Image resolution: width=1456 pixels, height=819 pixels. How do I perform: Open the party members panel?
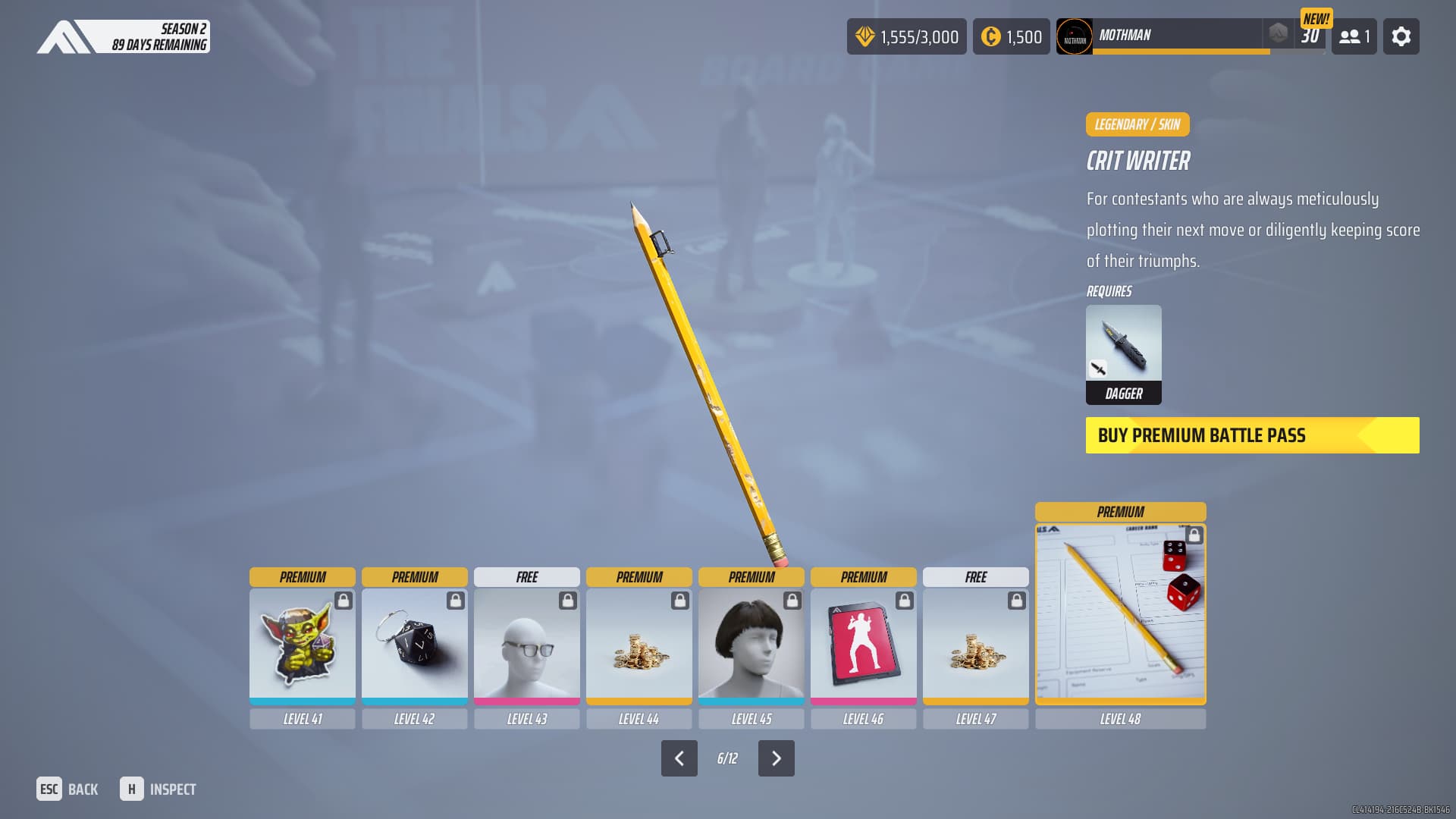pos(1354,36)
